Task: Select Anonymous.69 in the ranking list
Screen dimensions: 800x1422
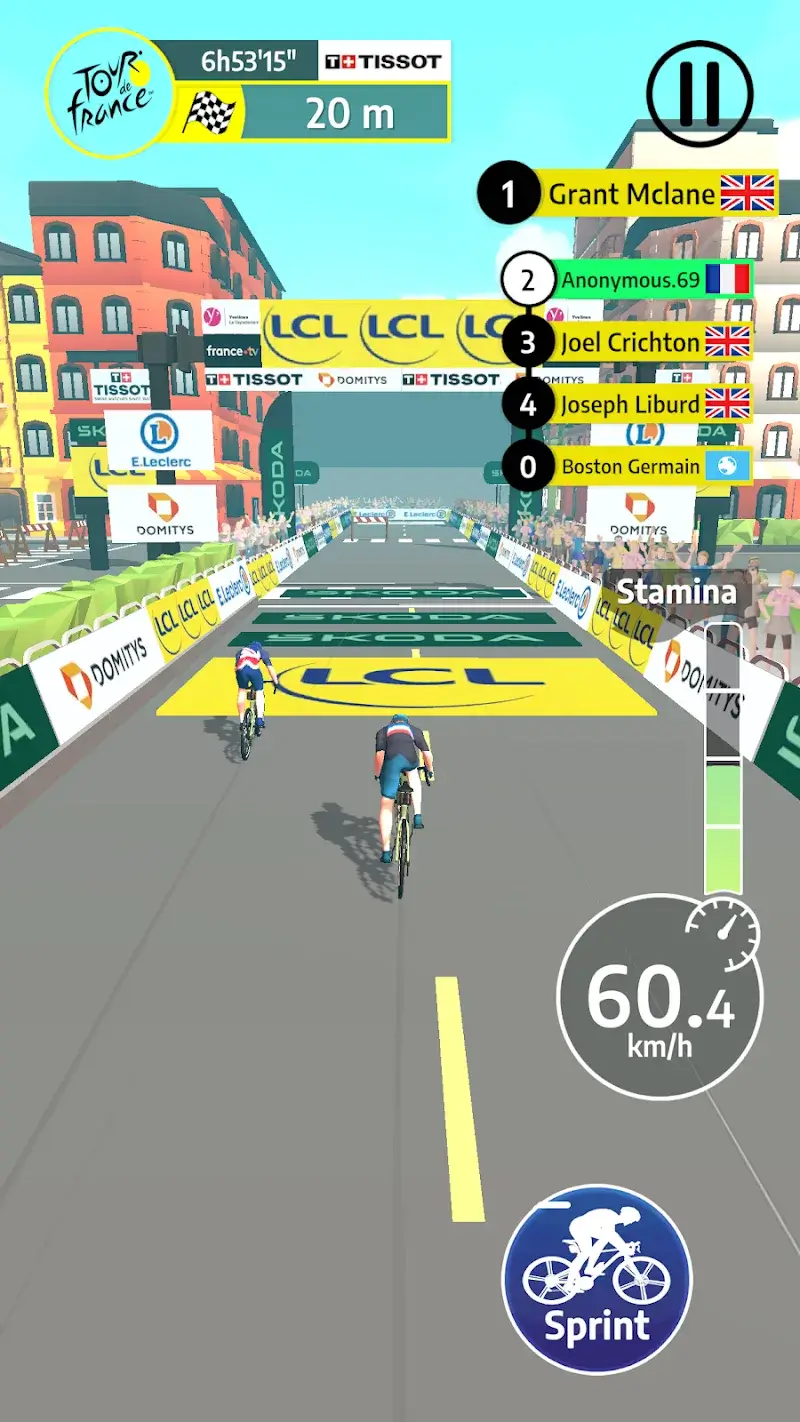Action: 630,280
